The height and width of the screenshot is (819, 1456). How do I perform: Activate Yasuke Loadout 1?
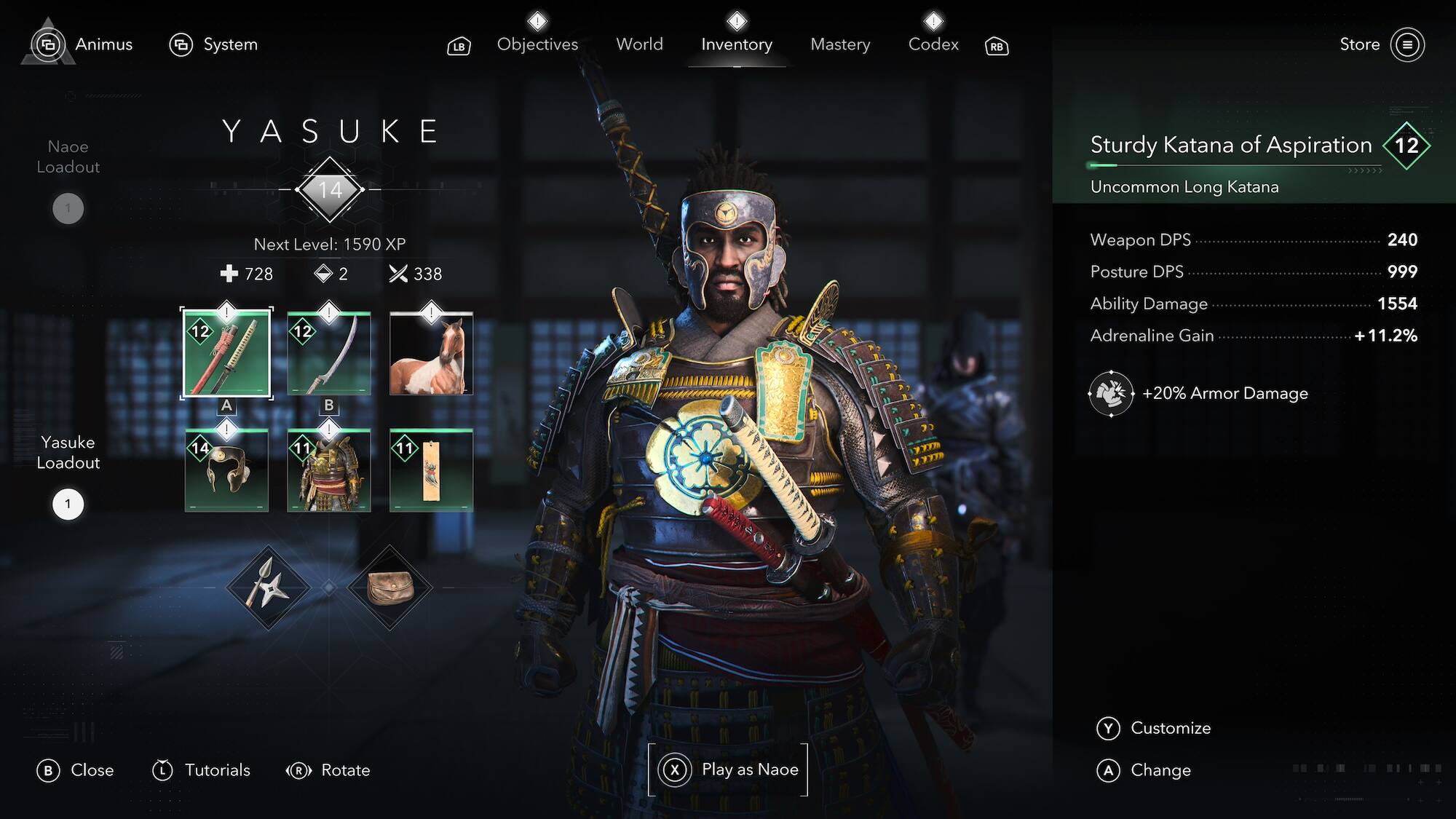[x=68, y=503]
